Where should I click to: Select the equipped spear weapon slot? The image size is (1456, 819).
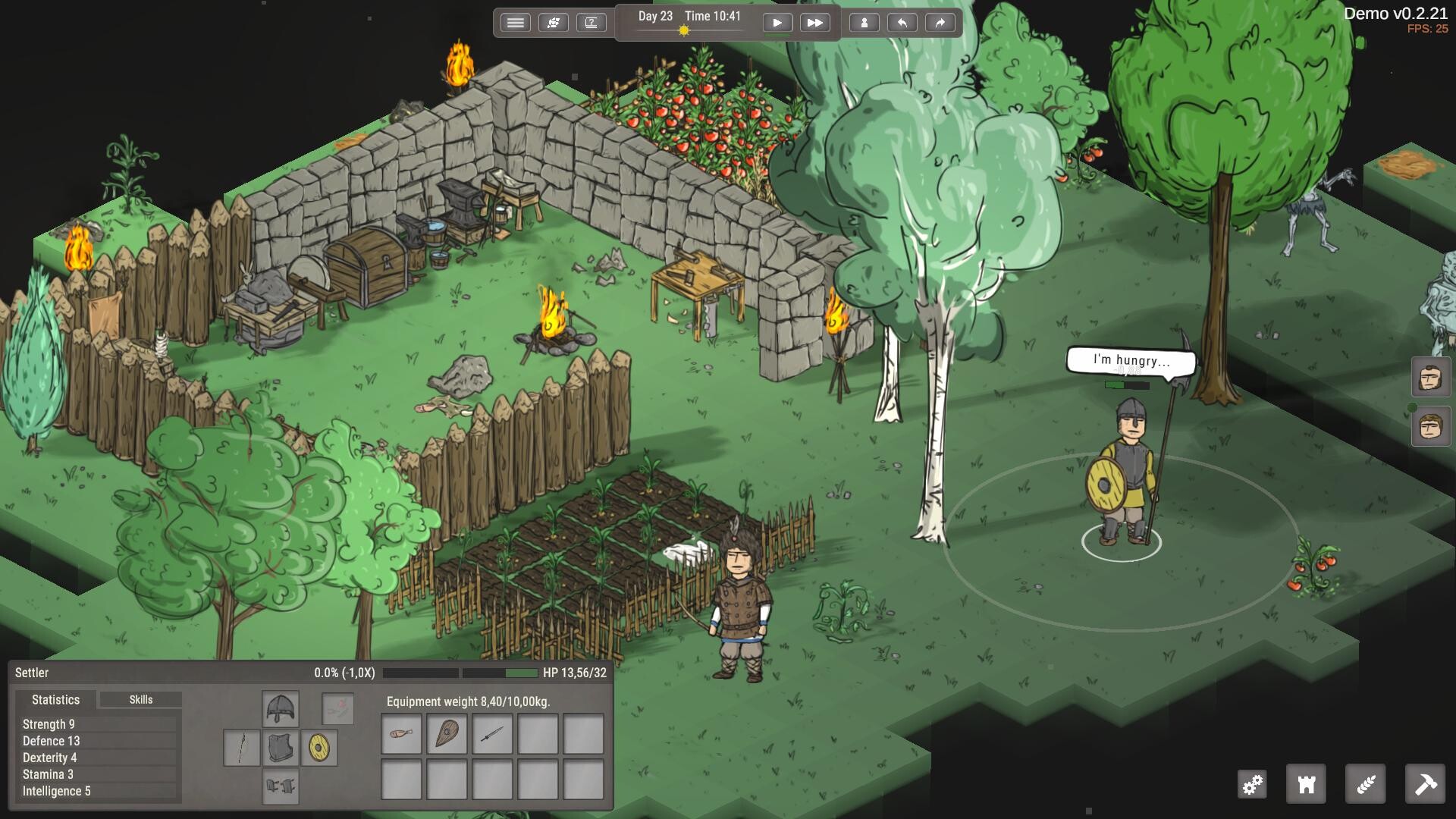coord(242,748)
